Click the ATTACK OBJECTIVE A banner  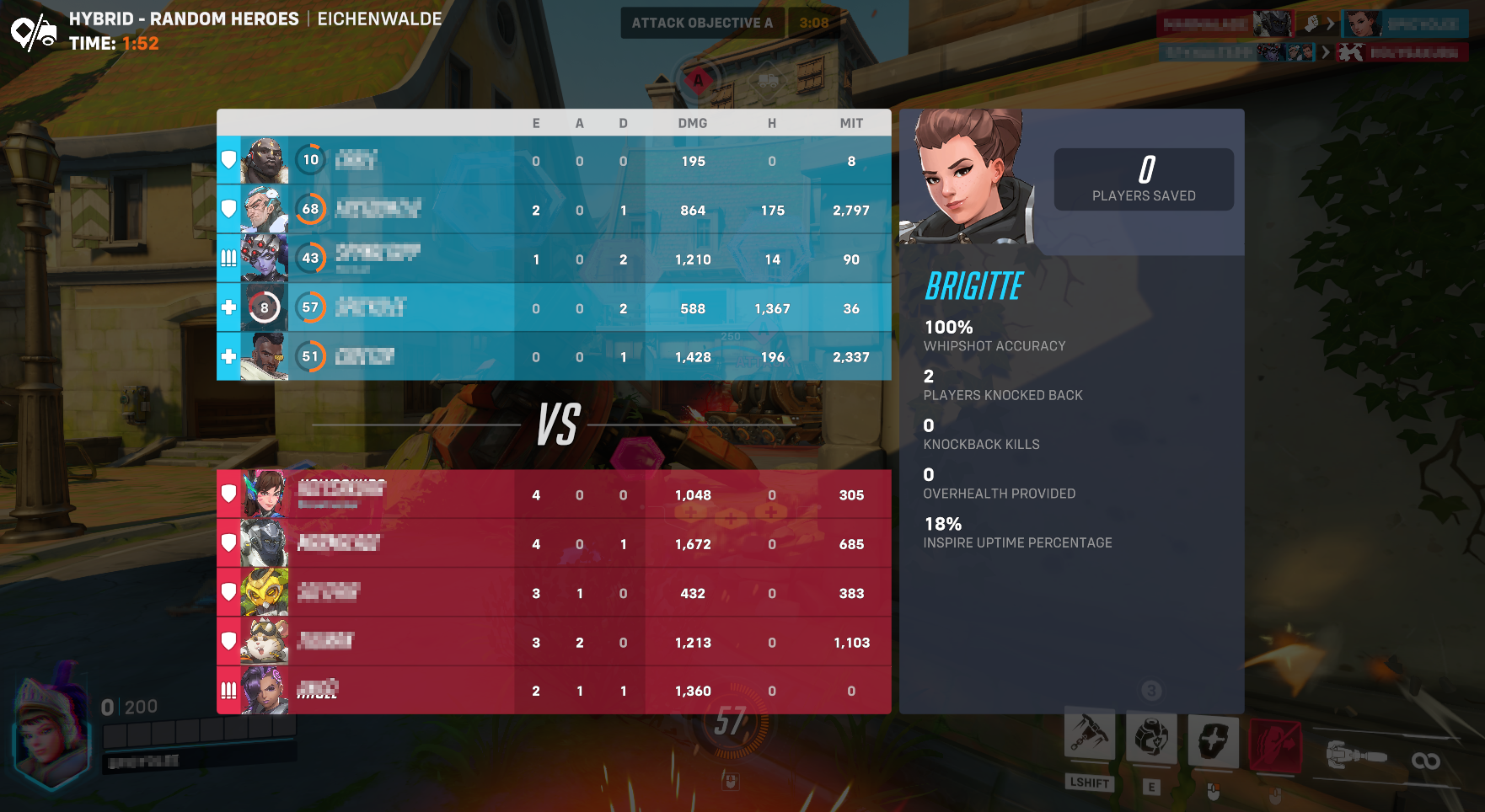tap(701, 23)
